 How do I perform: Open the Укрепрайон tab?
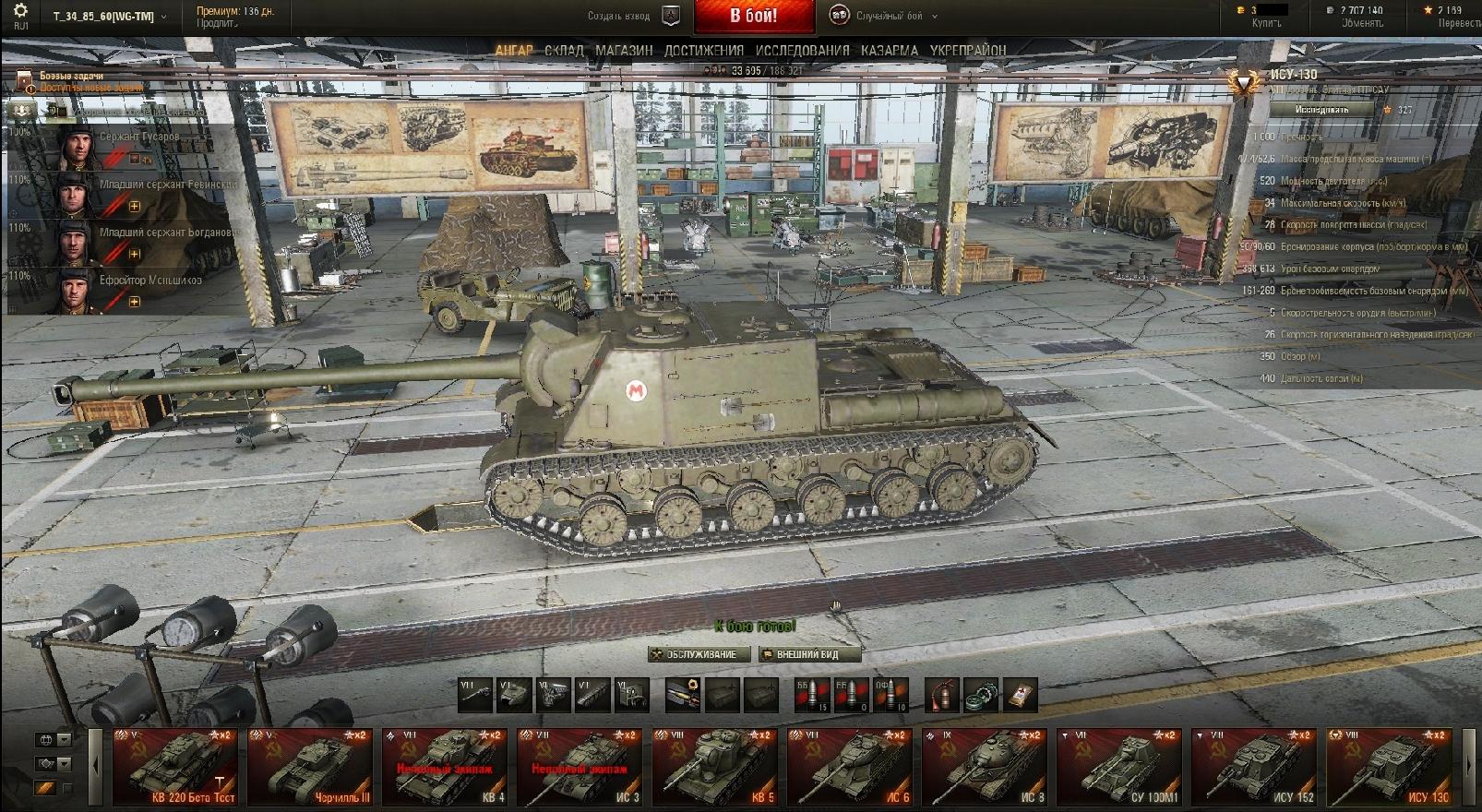968,51
